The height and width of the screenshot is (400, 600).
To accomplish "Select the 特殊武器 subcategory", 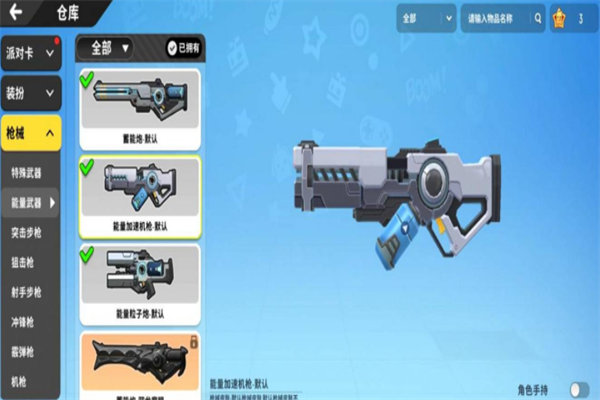I will (x=28, y=172).
